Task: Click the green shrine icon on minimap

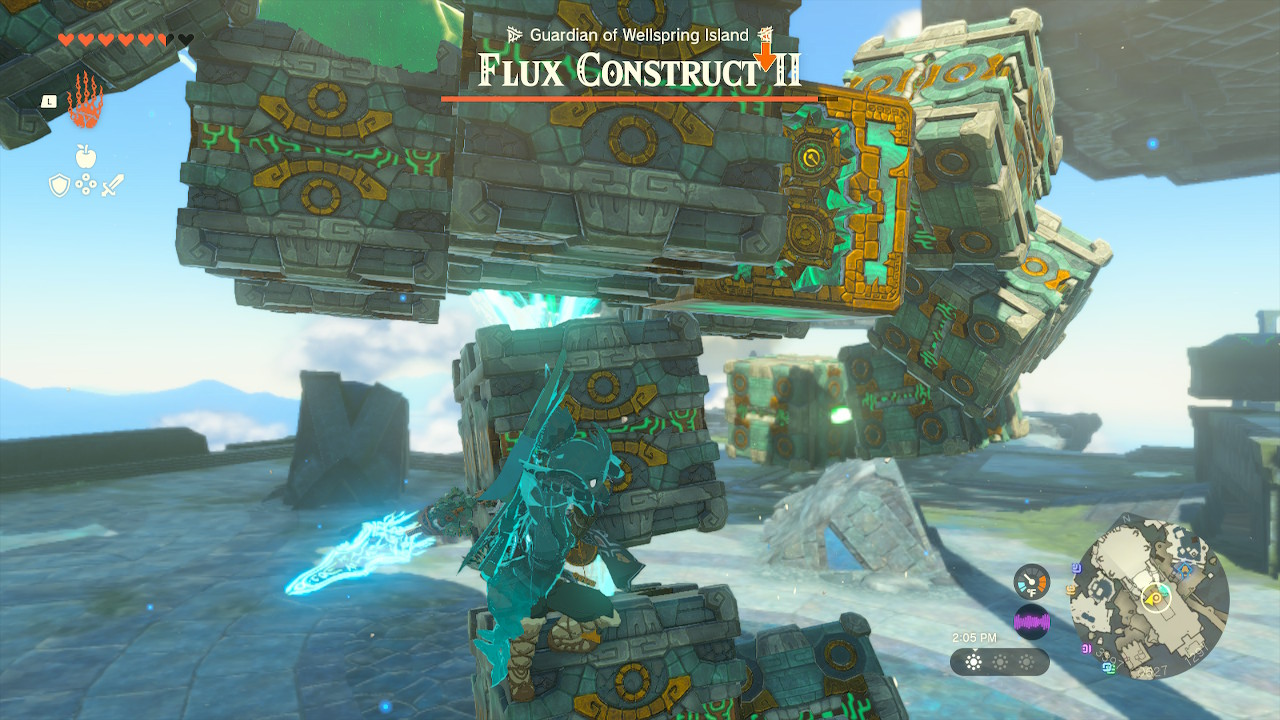Action: click(1163, 590)
